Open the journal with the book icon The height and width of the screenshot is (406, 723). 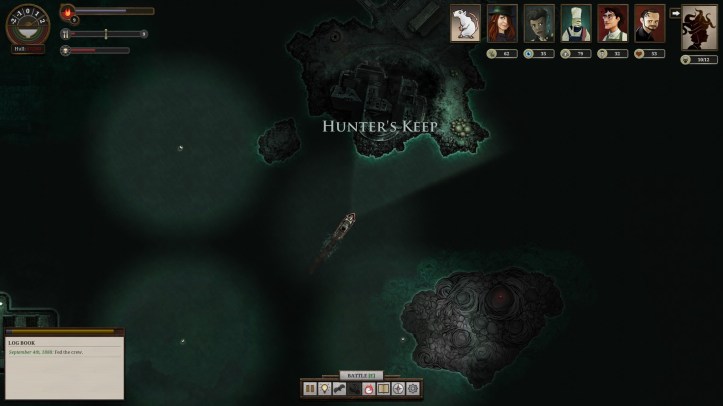coord(383,388)
